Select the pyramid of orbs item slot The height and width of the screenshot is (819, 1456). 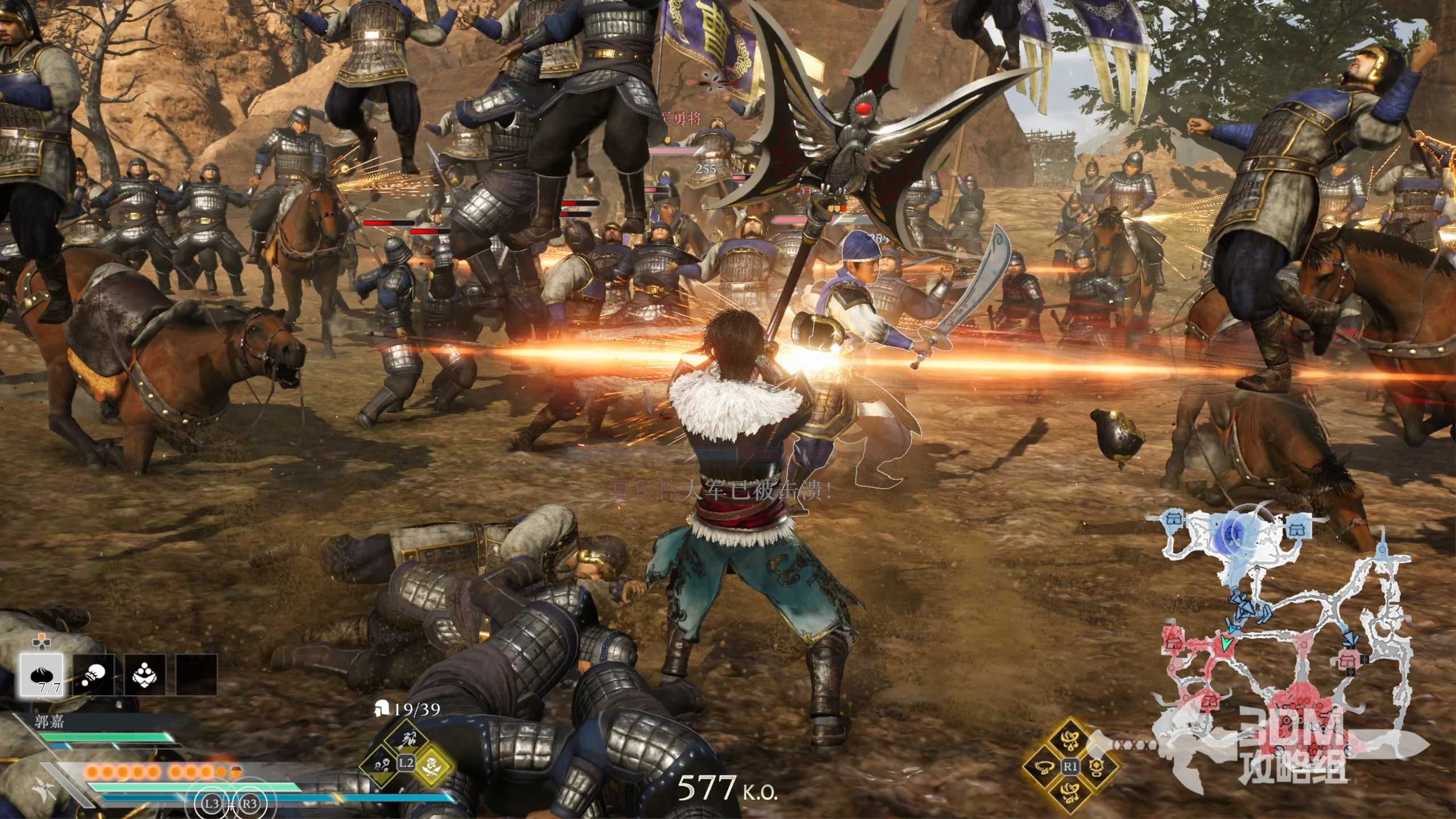[x=145, y=675]
